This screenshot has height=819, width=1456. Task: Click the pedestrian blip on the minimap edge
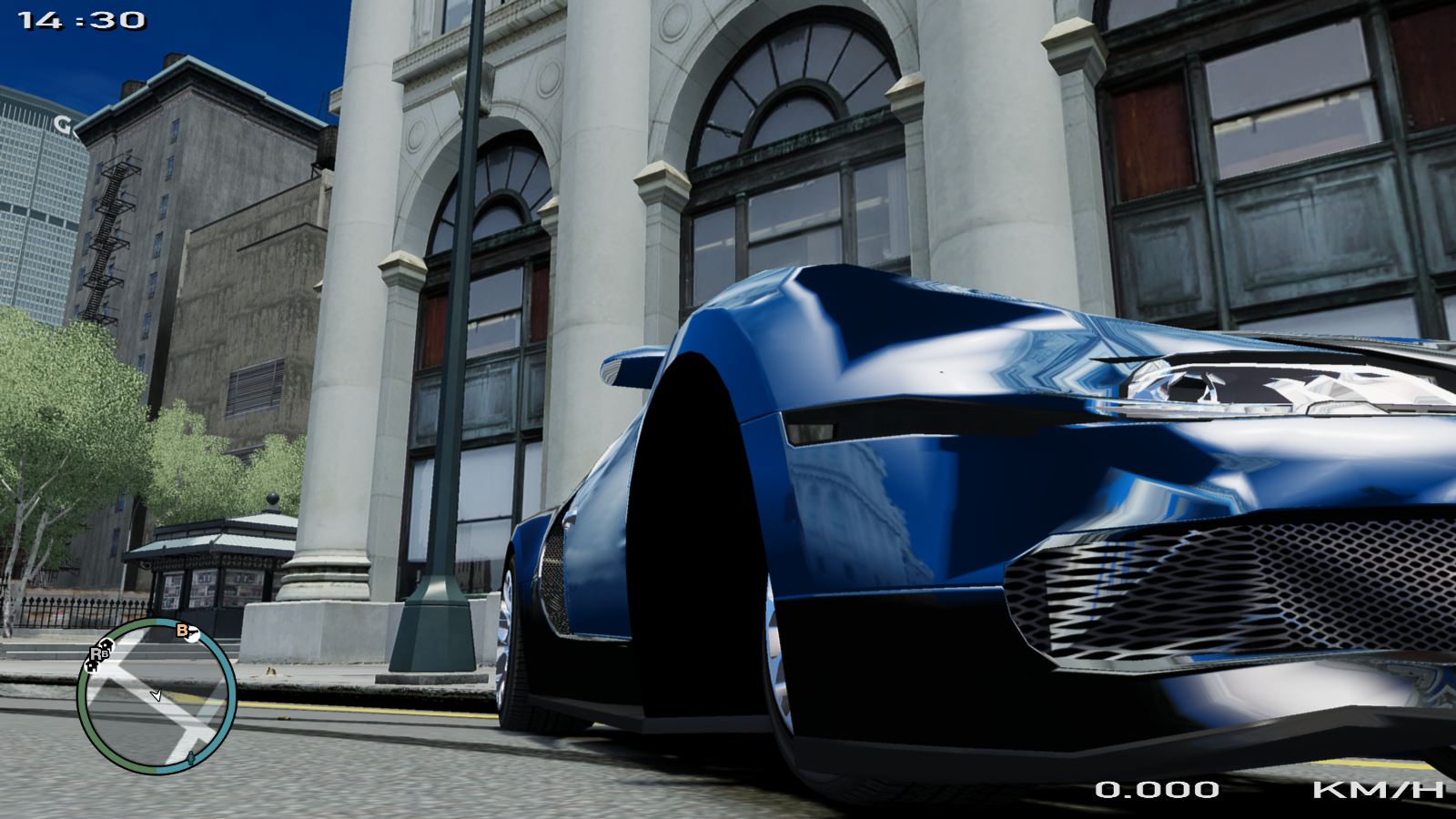[x=191, y=758]
